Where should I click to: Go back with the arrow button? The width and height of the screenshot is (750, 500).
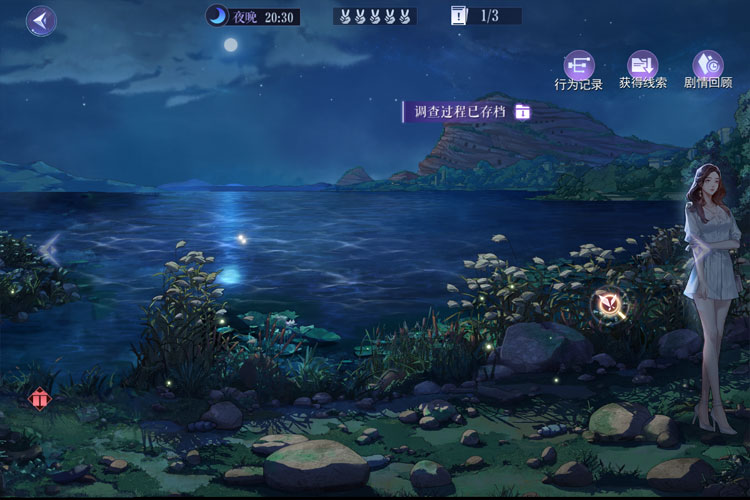tap(41, 20)
